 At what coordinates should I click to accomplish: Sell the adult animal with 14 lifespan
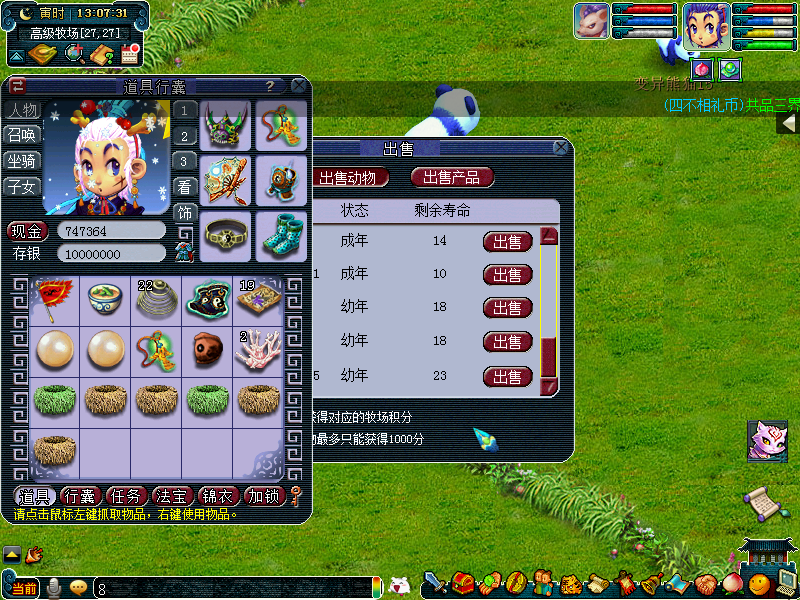pyautogui.click(x=508, y=241)
